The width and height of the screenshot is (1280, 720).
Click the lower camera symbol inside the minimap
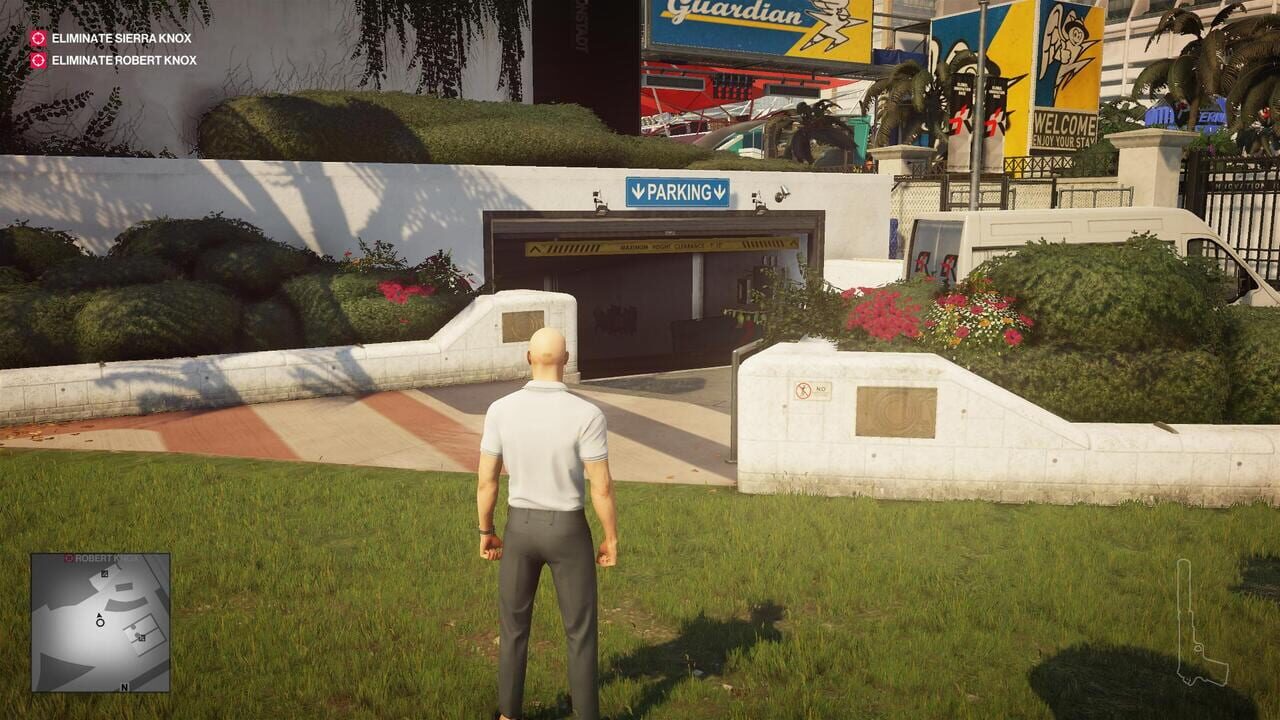tap(142, 638)
